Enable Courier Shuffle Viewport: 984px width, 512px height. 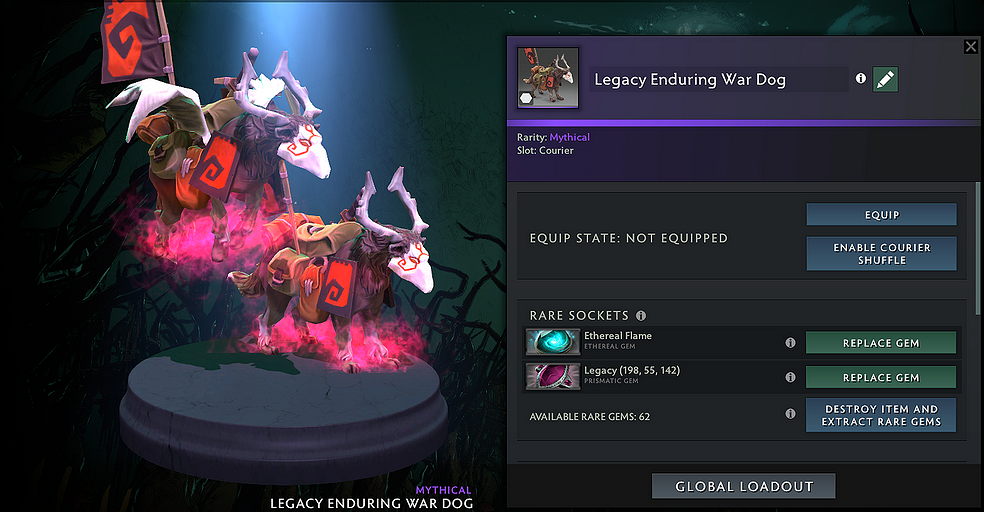pos(881,254)
